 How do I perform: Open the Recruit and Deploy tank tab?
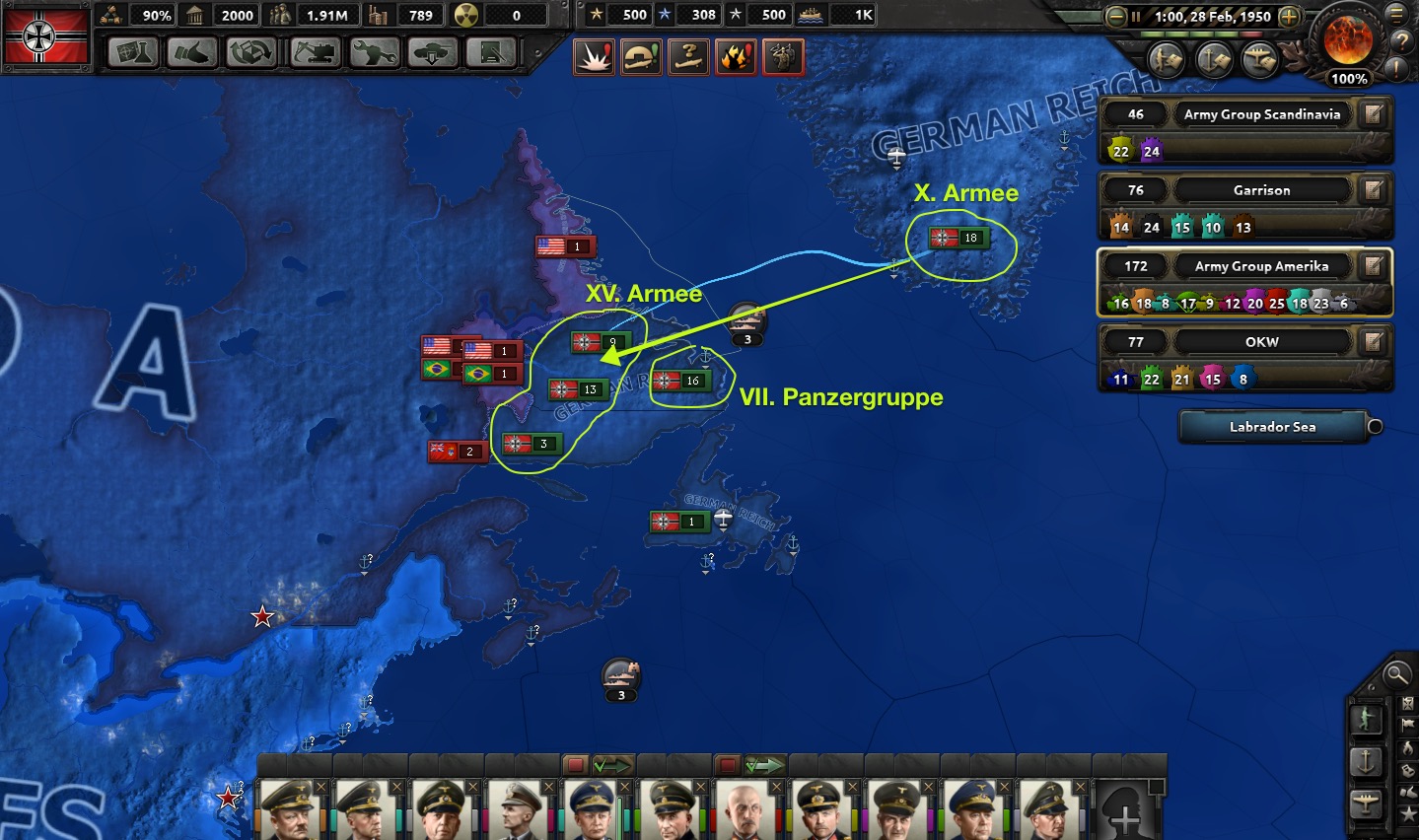coord(432,52)
